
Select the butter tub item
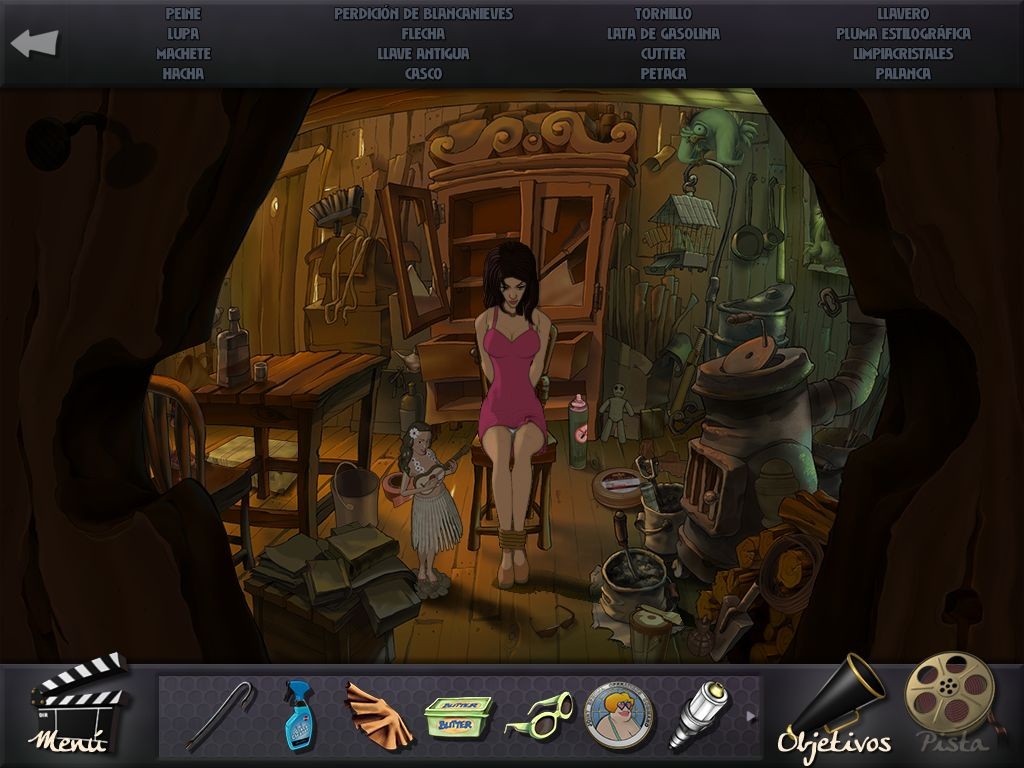coord(459,716)
